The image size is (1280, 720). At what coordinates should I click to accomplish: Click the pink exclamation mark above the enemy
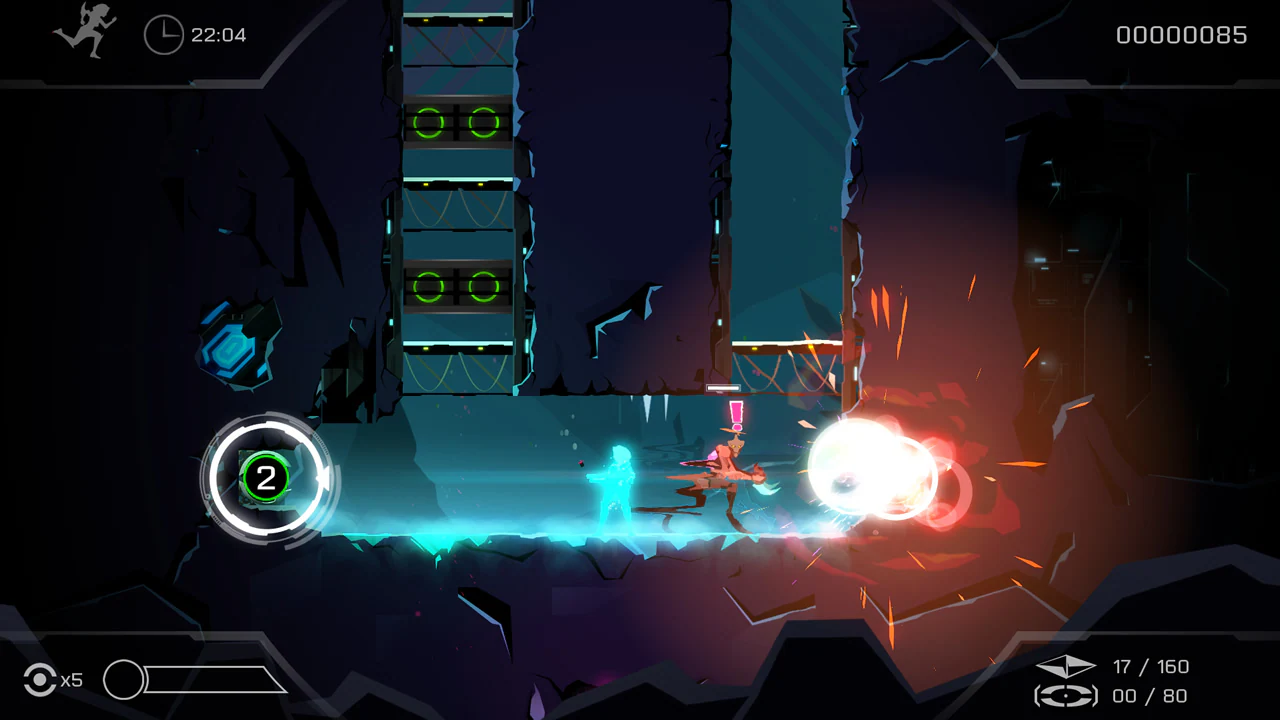(737, 413)
